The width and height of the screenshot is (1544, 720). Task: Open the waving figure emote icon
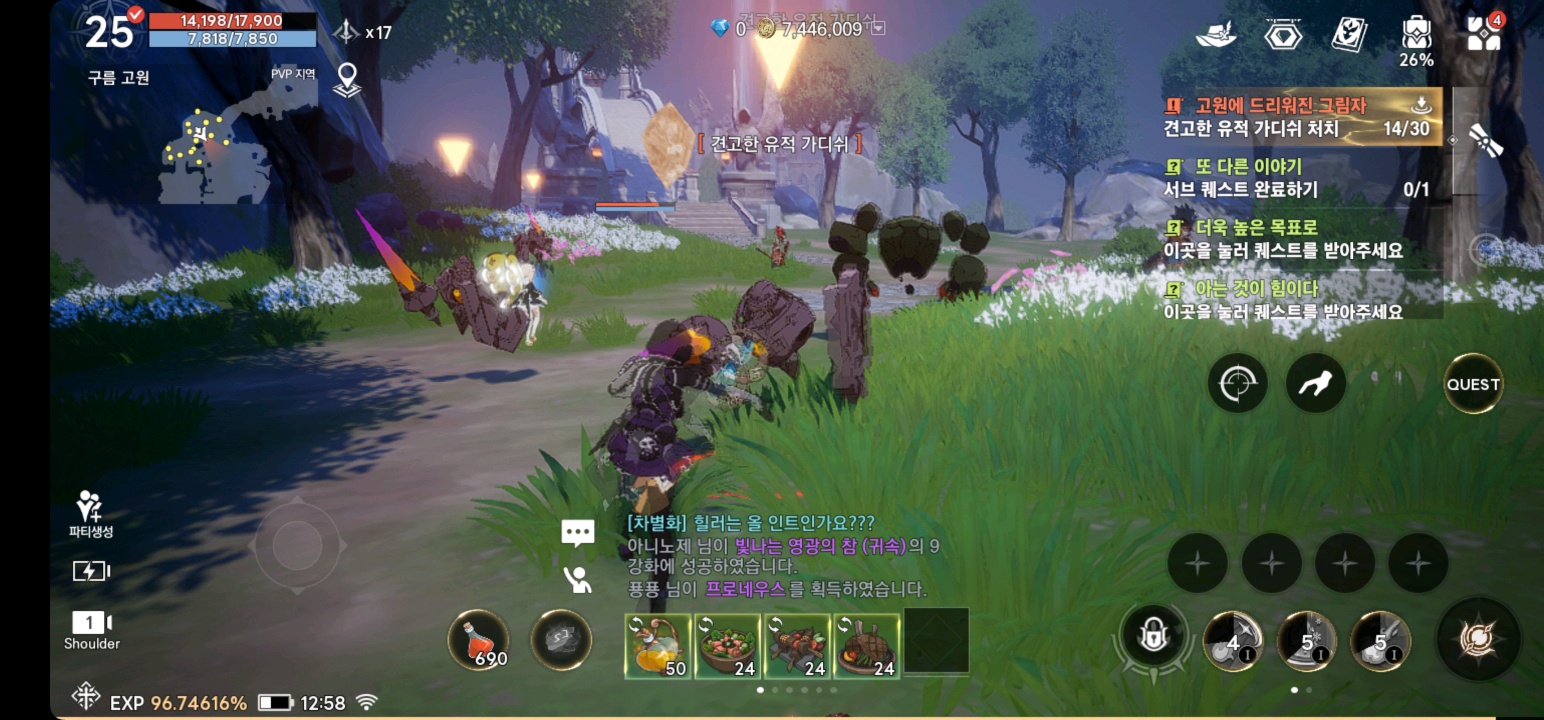click(578, 580)
